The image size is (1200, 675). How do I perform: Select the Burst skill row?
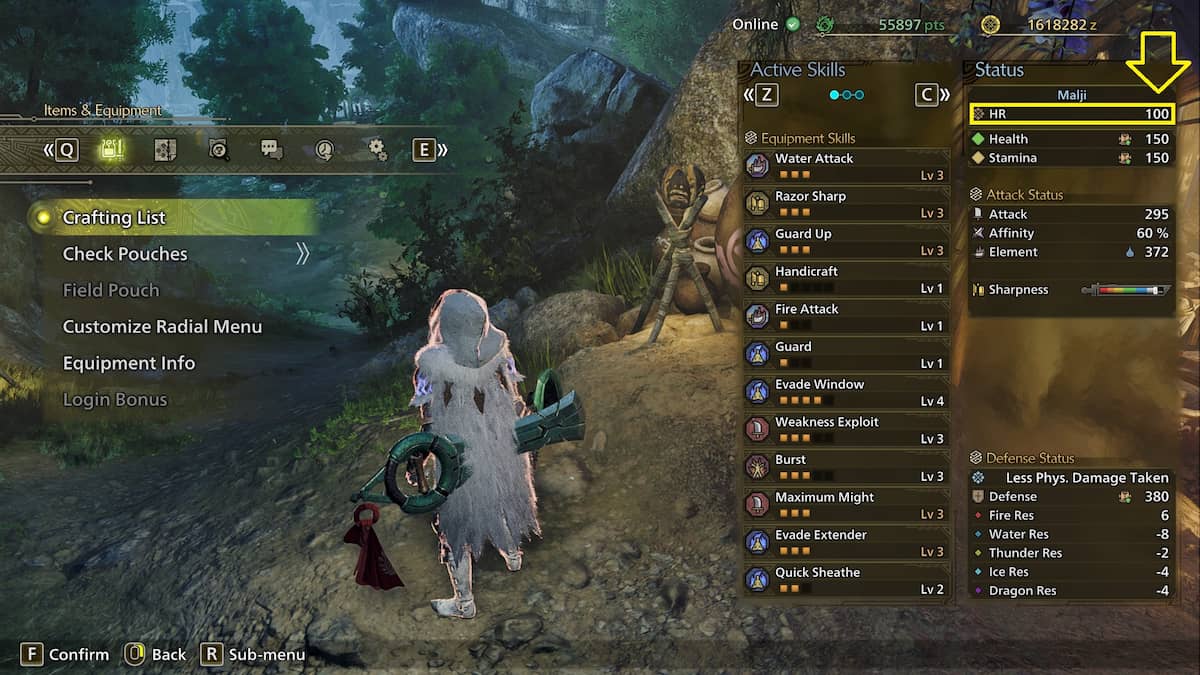tap(845, 467)
